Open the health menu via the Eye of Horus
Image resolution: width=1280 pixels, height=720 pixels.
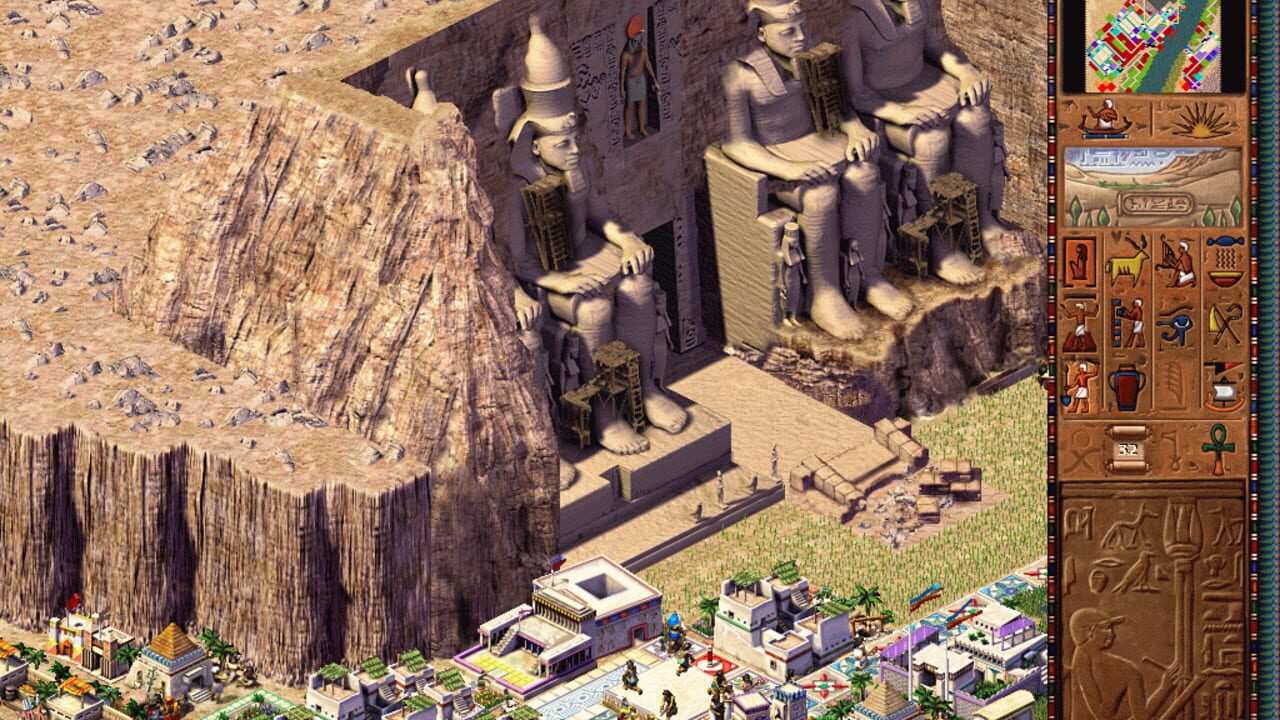point(1178,324)
